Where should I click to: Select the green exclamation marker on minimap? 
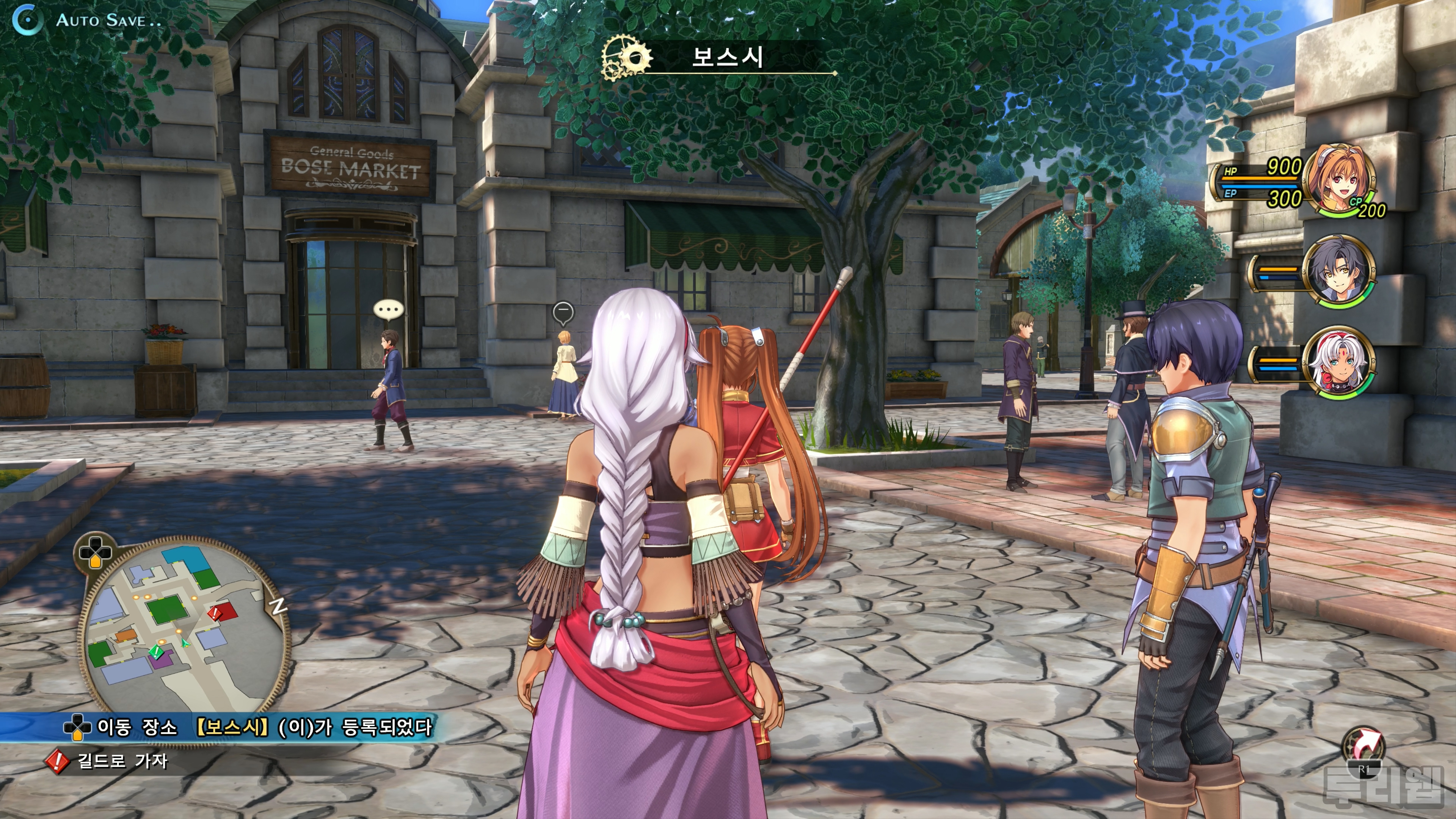coord(156,652)
